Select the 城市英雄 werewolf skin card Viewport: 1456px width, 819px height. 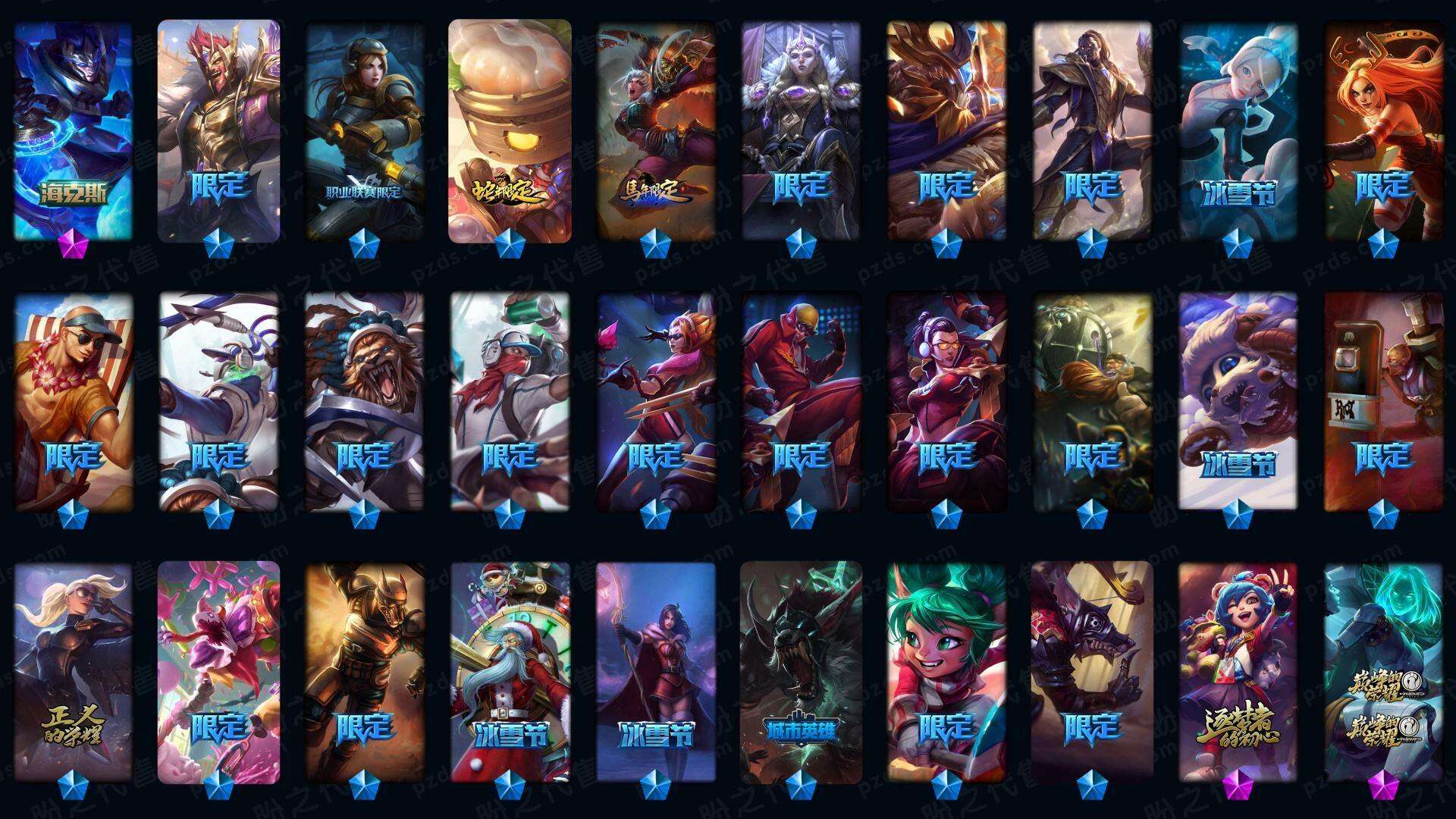pos(801,671)
